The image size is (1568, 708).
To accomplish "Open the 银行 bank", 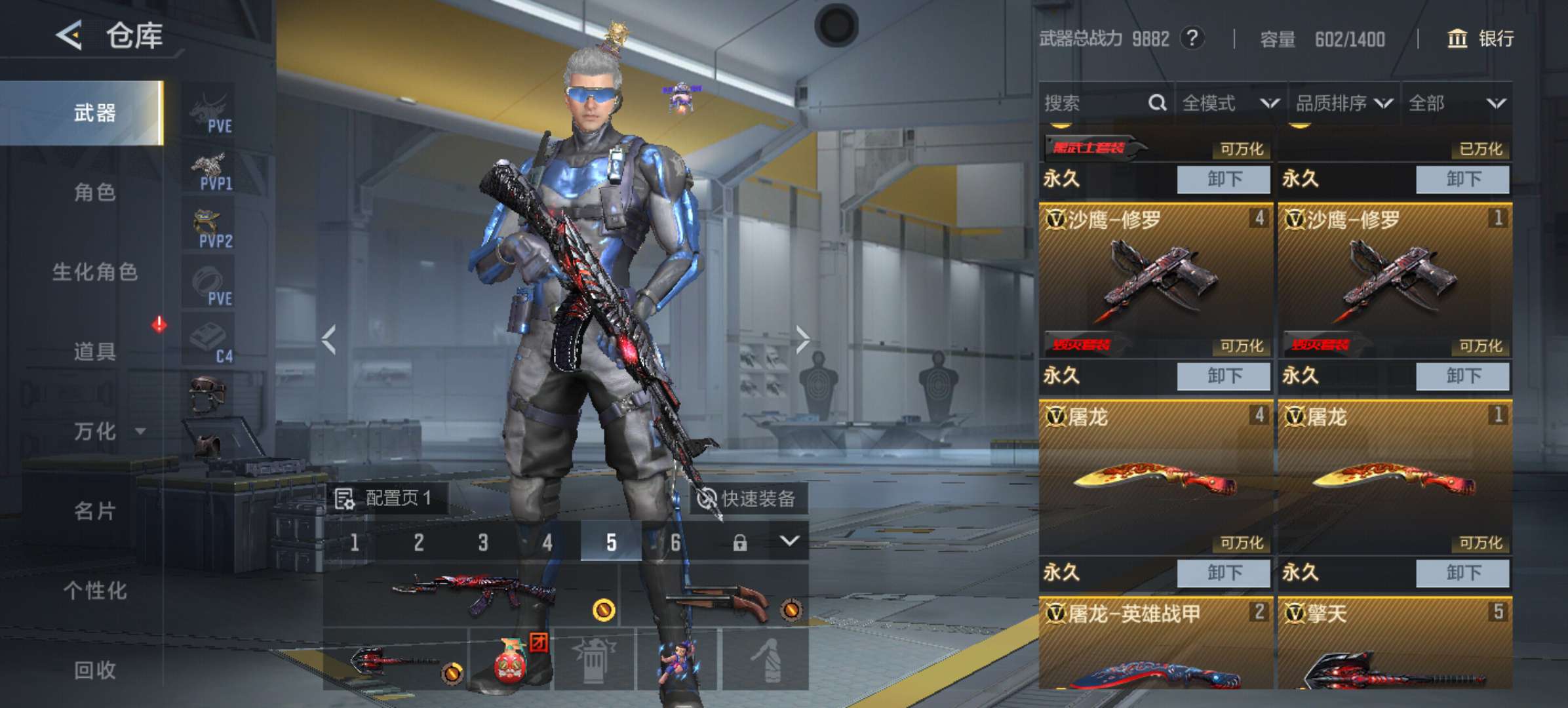I will coord(1480,39).
